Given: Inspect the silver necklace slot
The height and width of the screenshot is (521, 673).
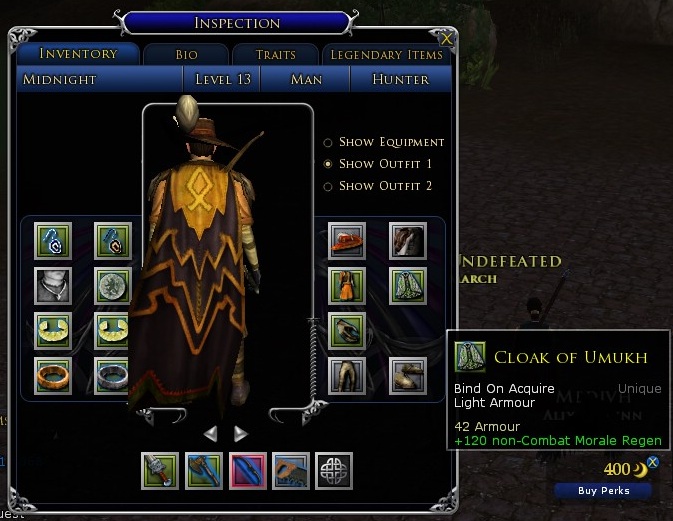Looking at the screenshot, I should click(x=52, y=286).
